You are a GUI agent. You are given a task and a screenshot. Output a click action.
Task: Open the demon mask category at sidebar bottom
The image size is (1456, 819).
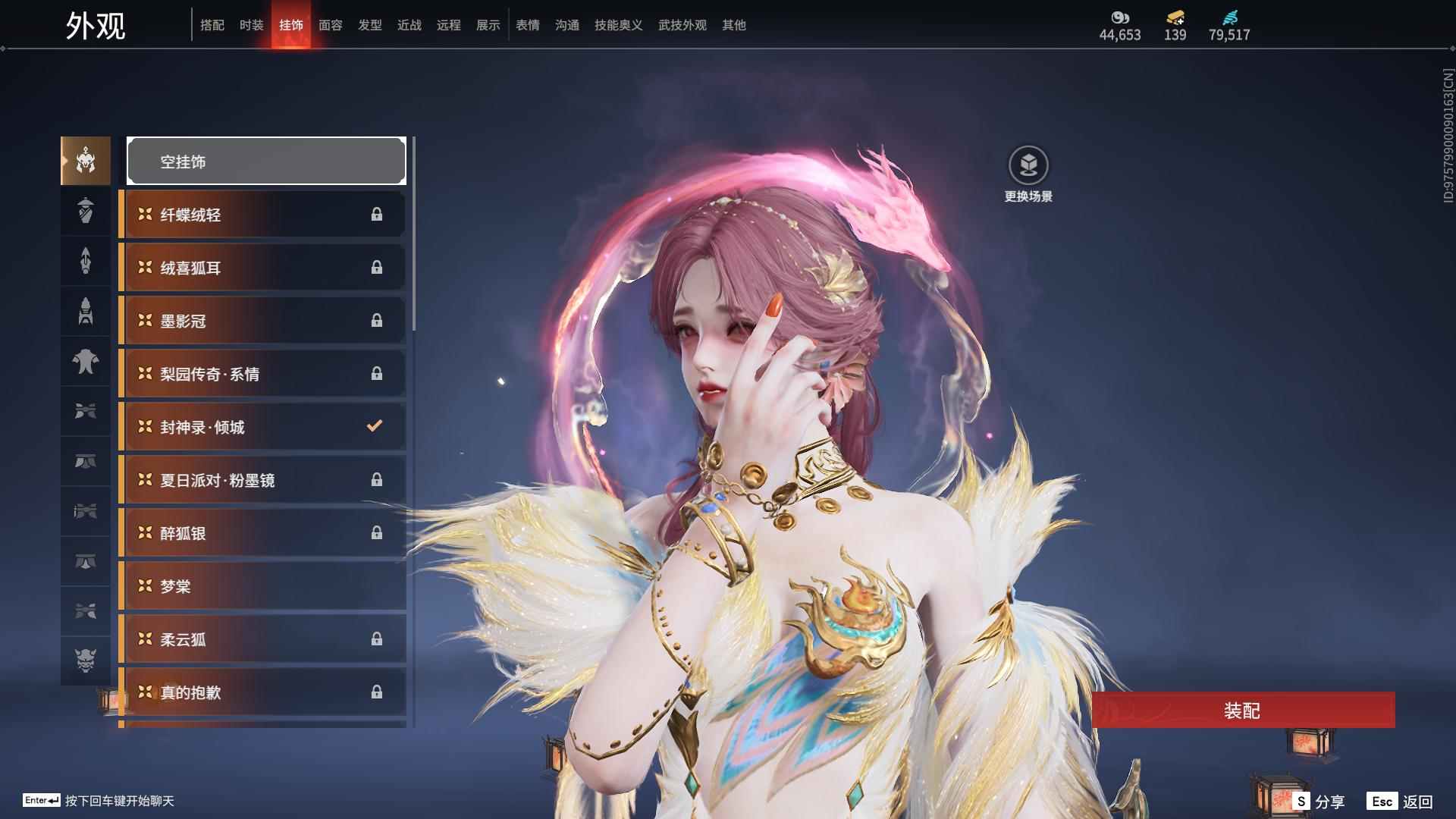(85, 661)
